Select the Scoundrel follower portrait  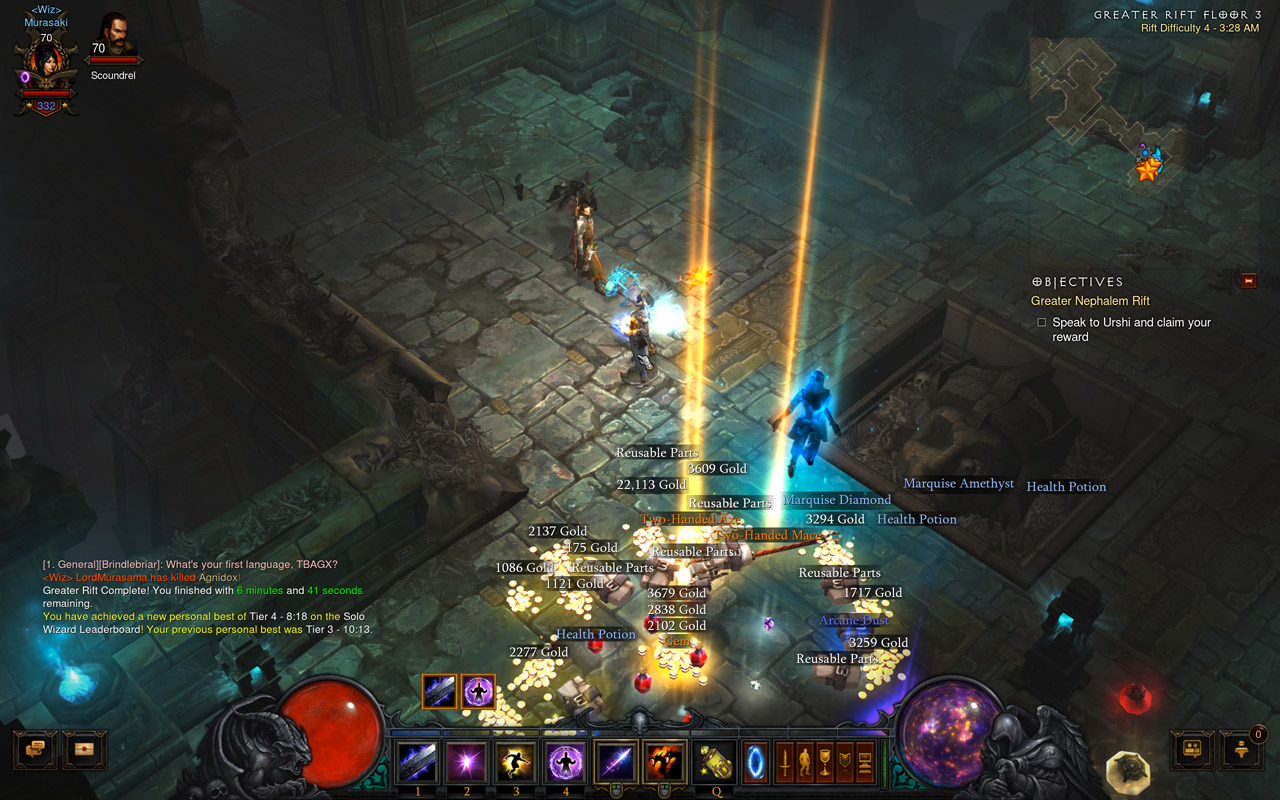(x=113, y=36)
